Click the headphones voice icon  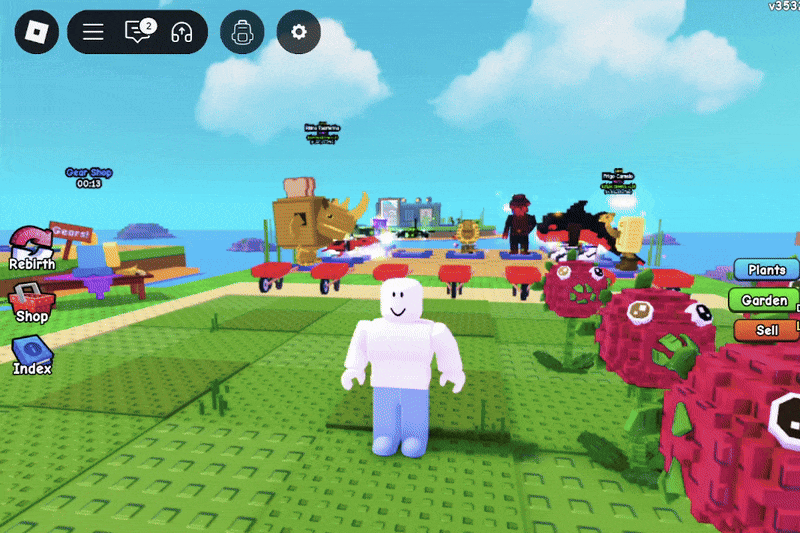pyautogui.click(x=181, y=32)
